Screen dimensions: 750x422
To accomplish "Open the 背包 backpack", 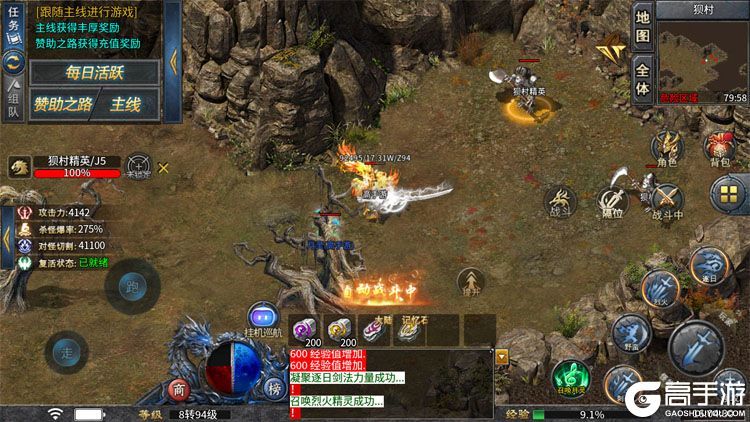I will pos(718,148).
